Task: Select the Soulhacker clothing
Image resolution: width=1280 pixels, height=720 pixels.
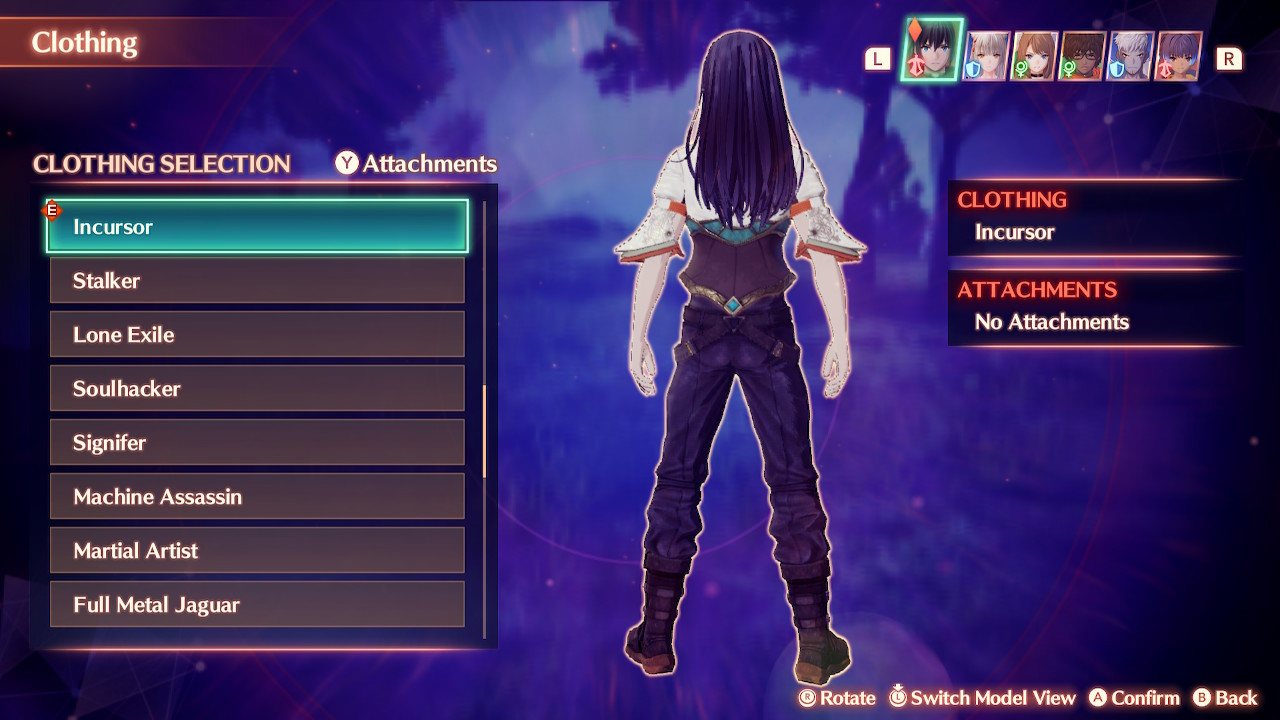Action: 257,388
